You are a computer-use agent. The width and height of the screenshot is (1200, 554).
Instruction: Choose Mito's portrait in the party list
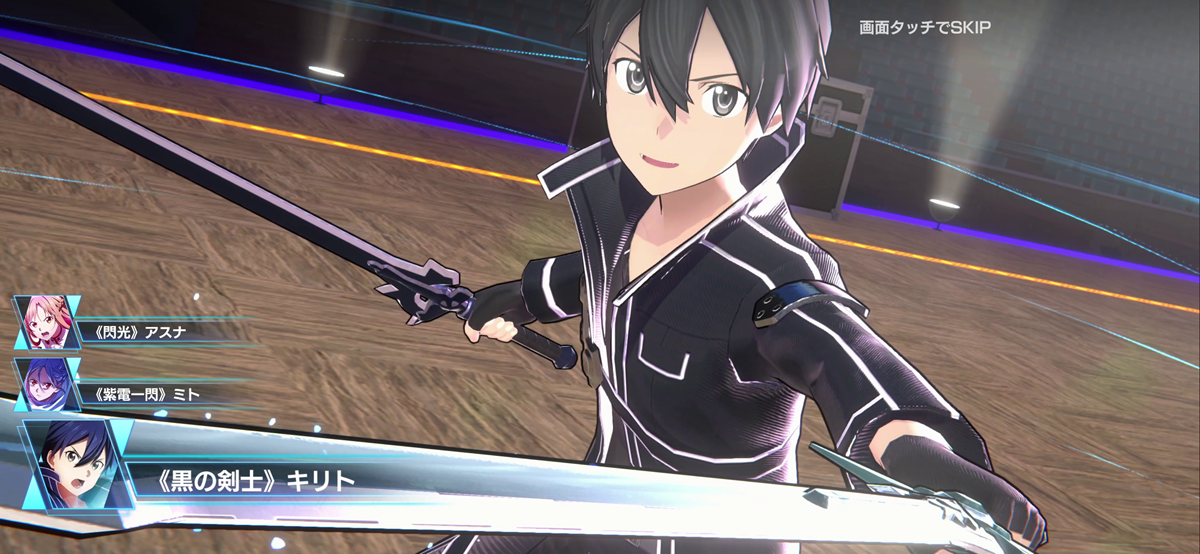(x=46, y=384)
